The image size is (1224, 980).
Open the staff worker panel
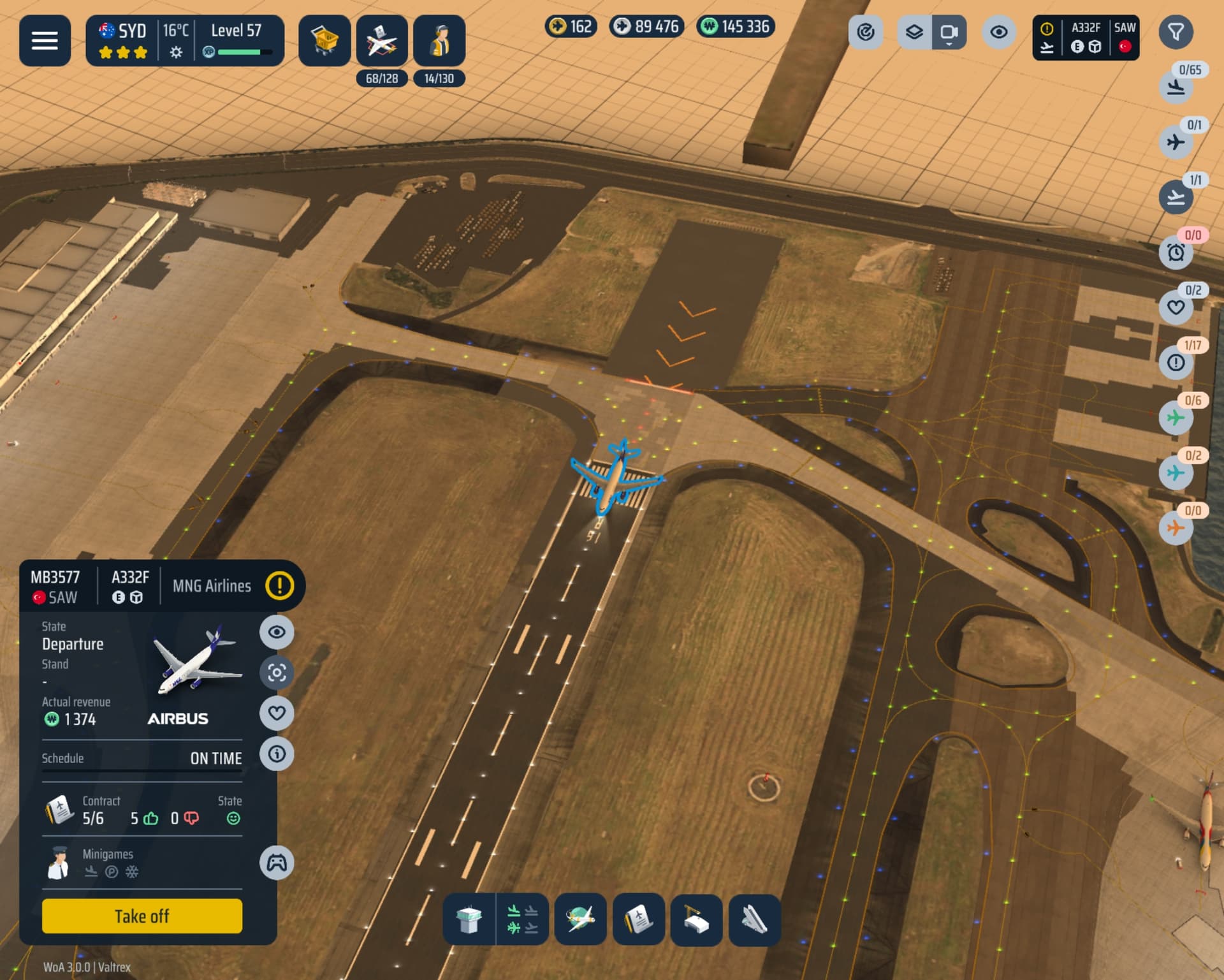(439, 40)
